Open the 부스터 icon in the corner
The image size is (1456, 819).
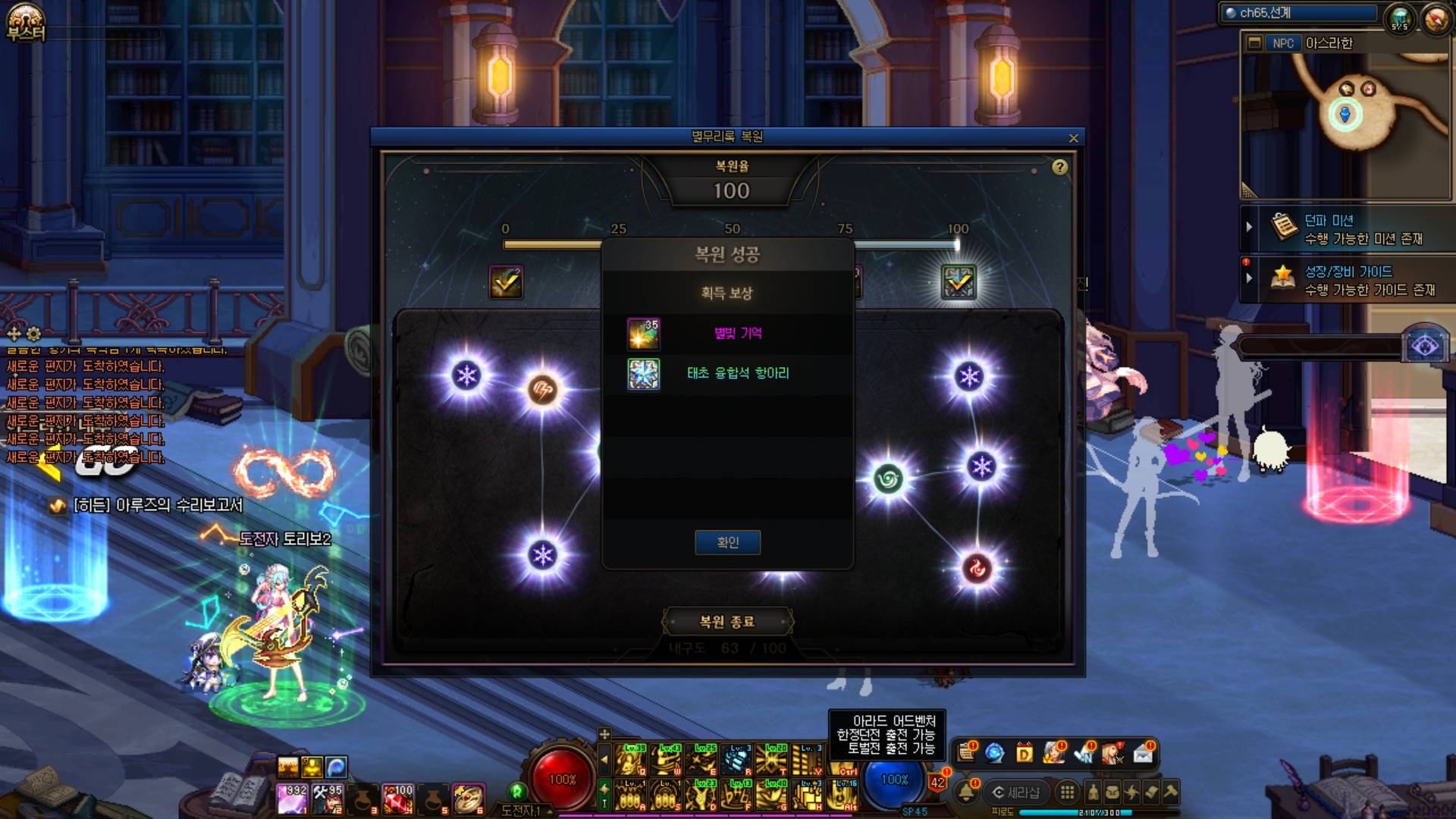pos(26,23)
